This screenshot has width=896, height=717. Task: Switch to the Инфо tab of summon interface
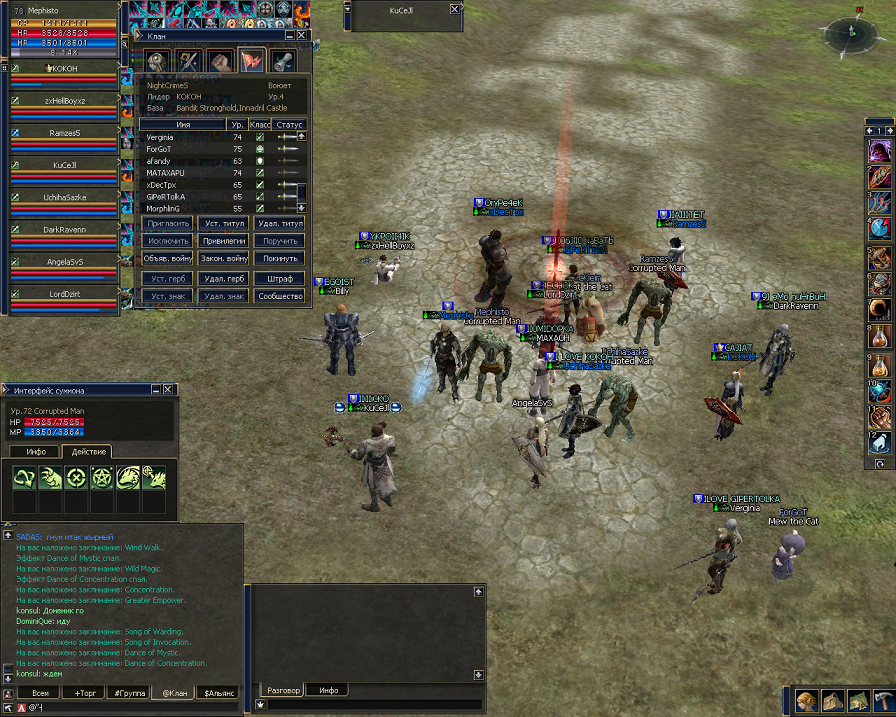(x=36, y=452)
